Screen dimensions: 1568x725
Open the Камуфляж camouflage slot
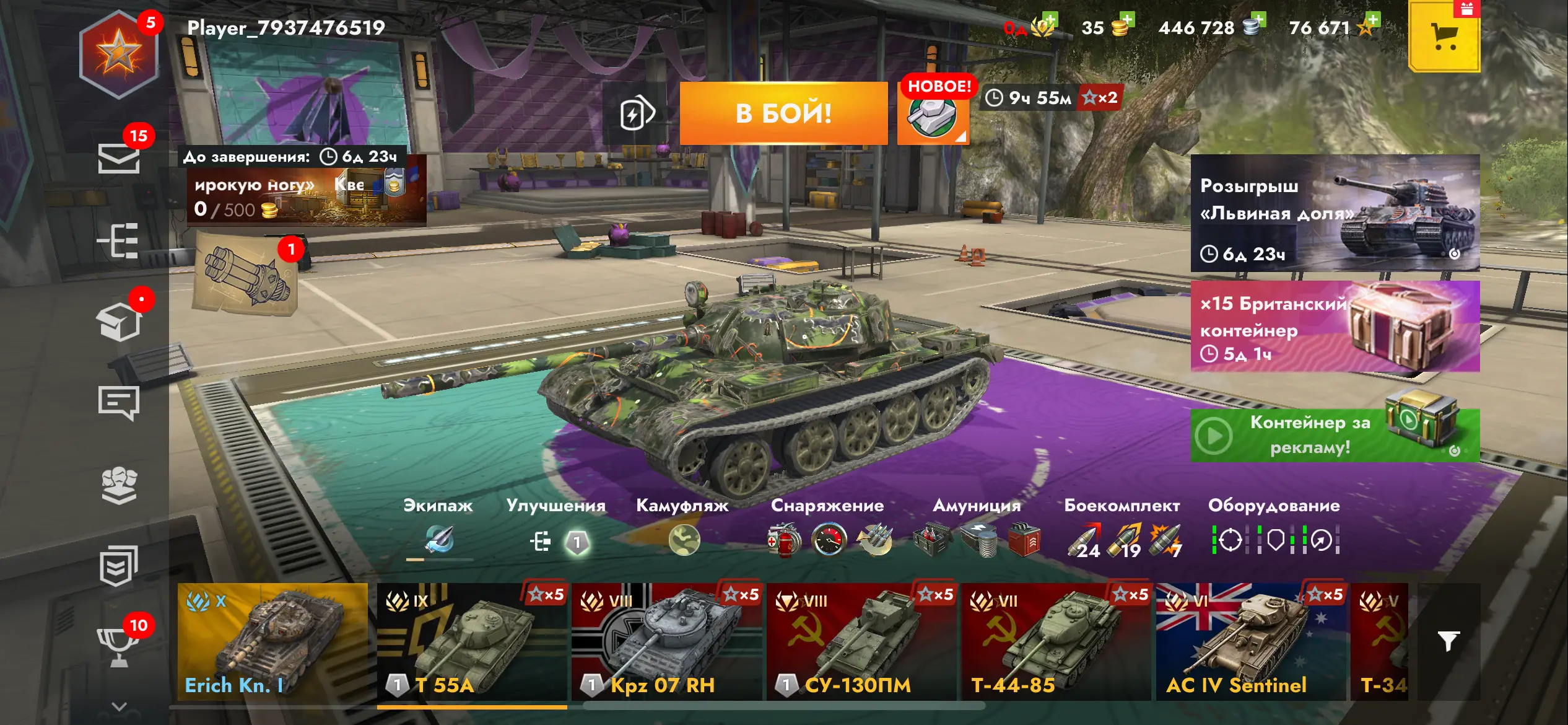click(x=684, y=540)
